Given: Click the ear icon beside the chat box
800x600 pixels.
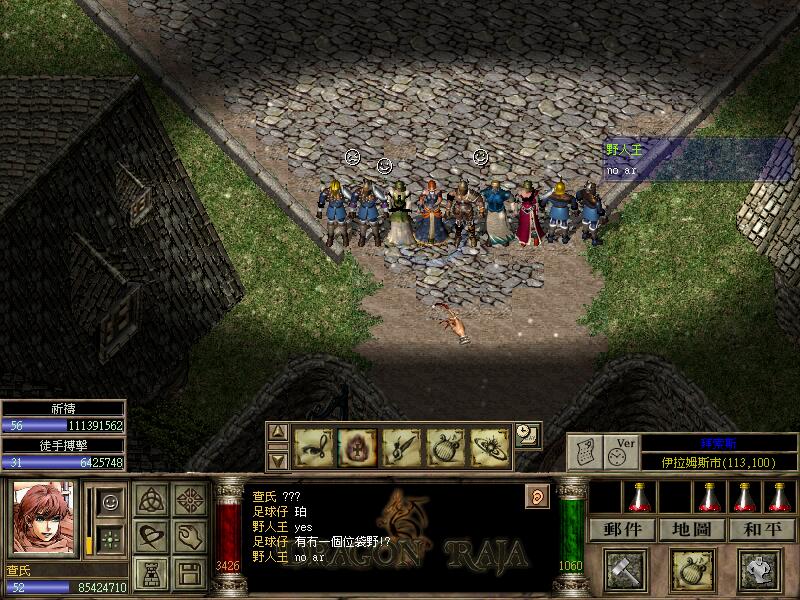Looking at the screenshot, I should point(536,495).
